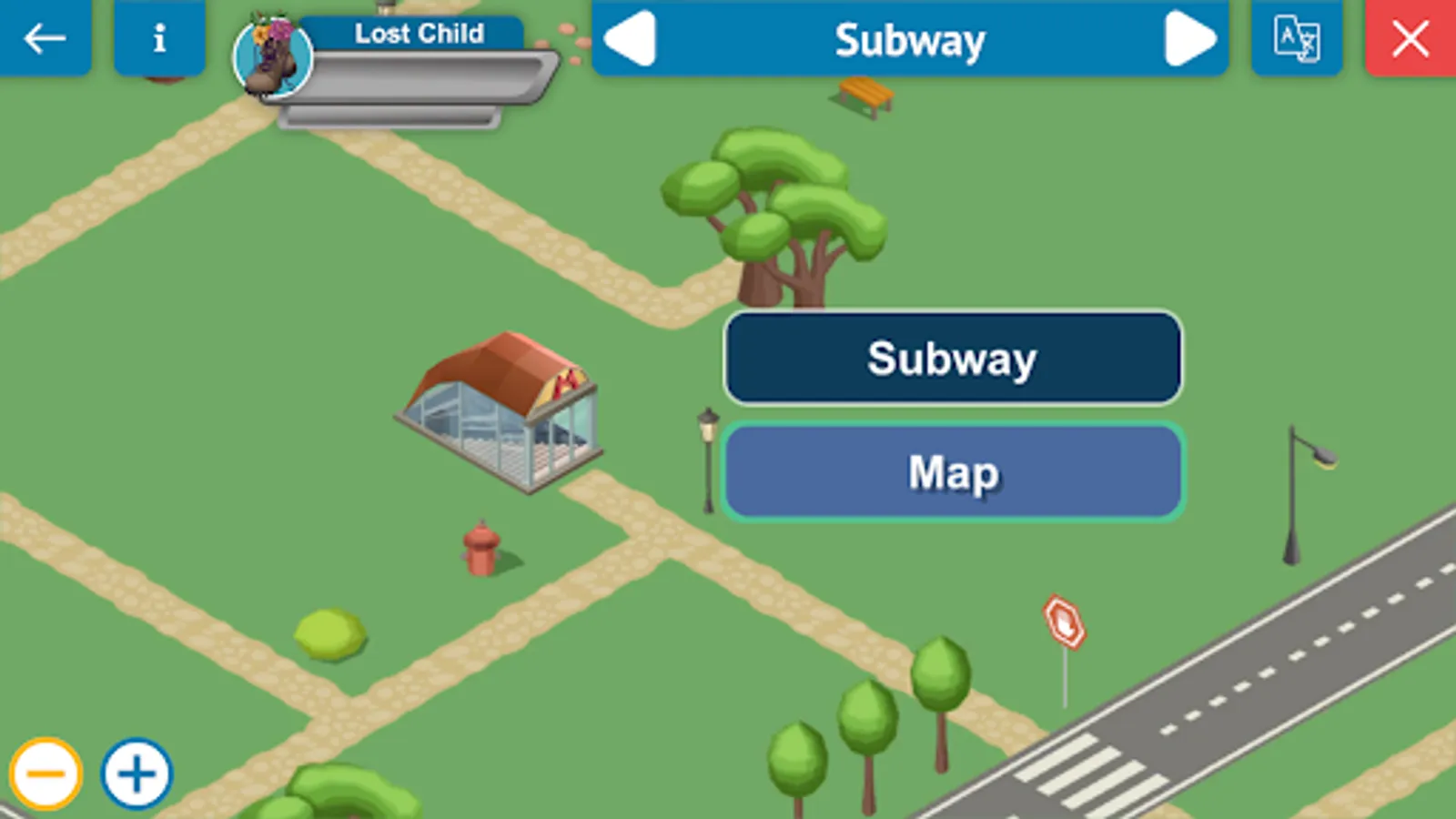The image size is (1456, 819).
Task: Click the back arrow icon
Action: pyautogui.click(x=44, y=38)
